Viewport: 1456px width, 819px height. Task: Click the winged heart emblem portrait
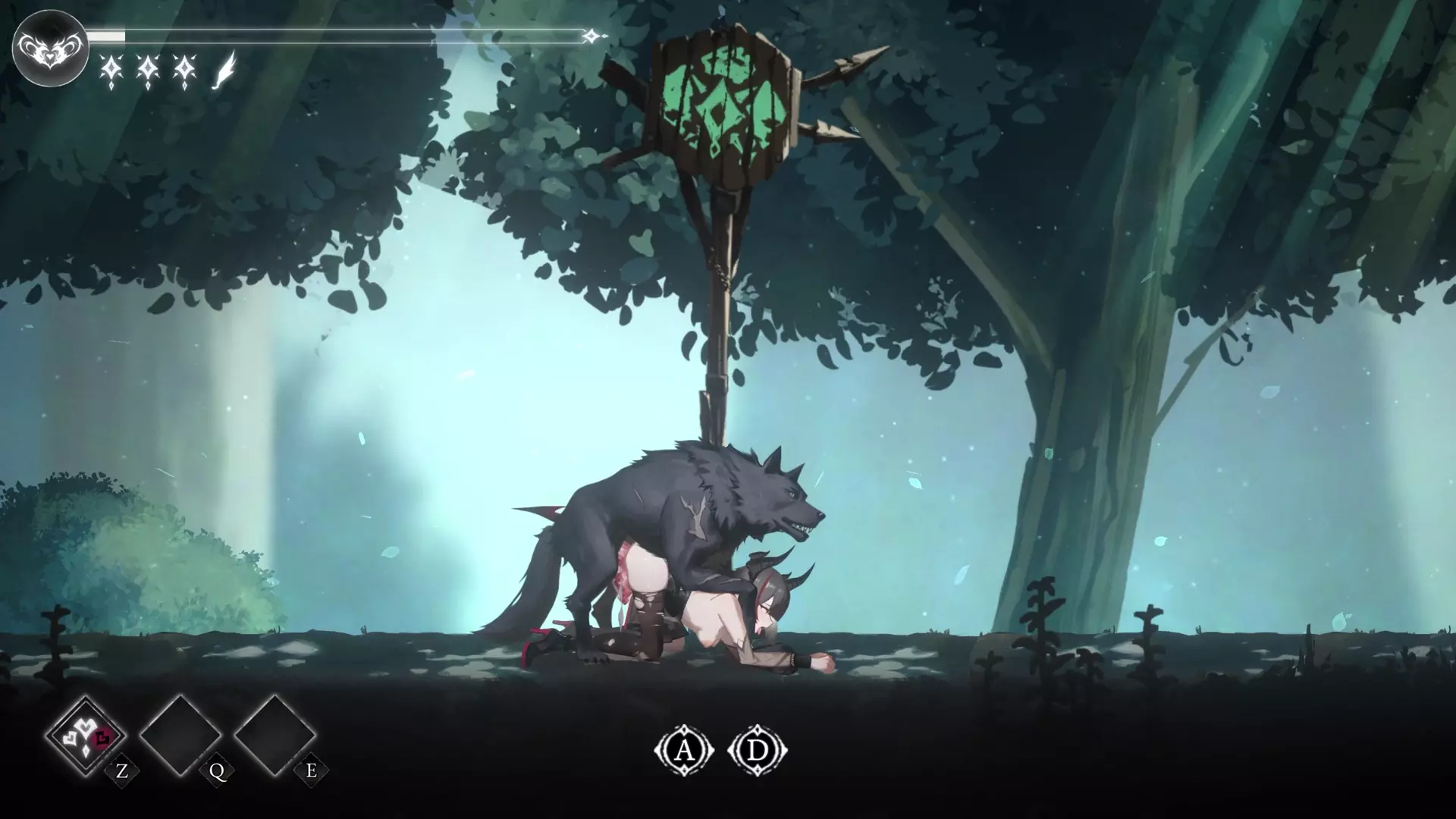point(50,48)
